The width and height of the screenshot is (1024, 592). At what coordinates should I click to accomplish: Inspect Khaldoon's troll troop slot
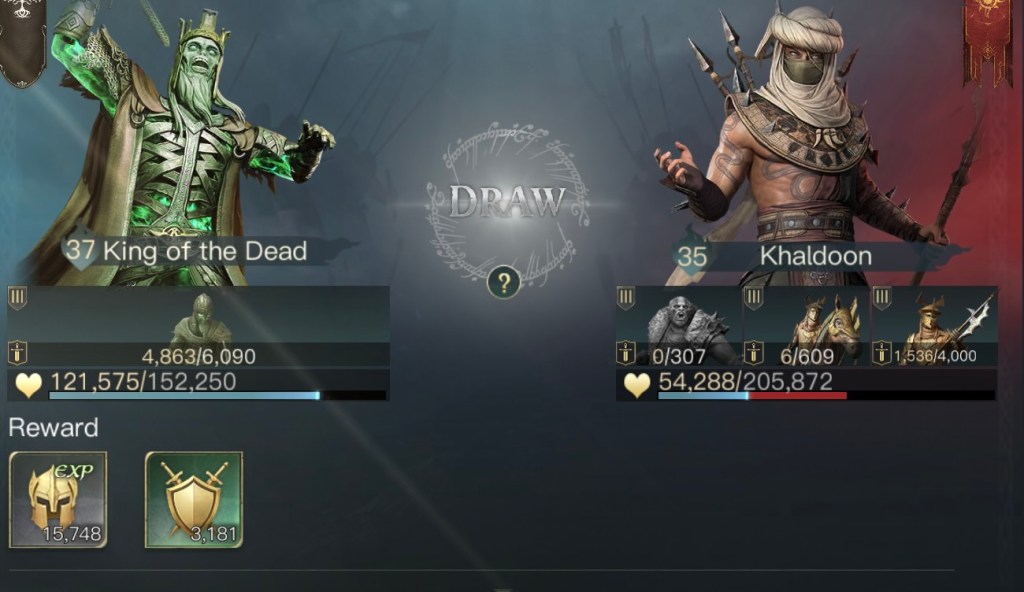coord(679,326)
